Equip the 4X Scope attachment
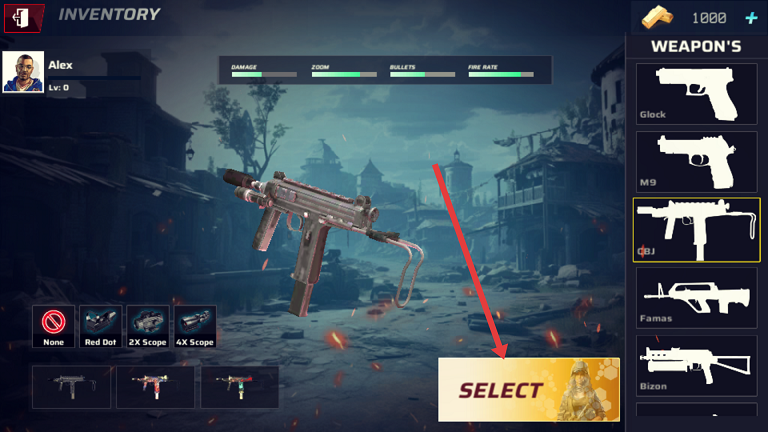 195,326
